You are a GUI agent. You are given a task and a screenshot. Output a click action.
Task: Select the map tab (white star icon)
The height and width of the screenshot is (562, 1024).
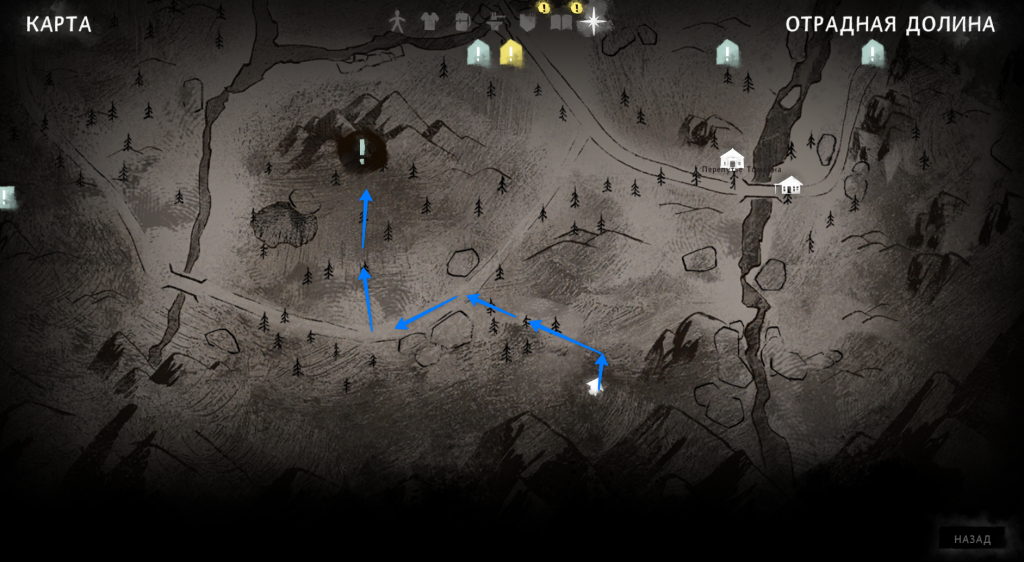594,20
